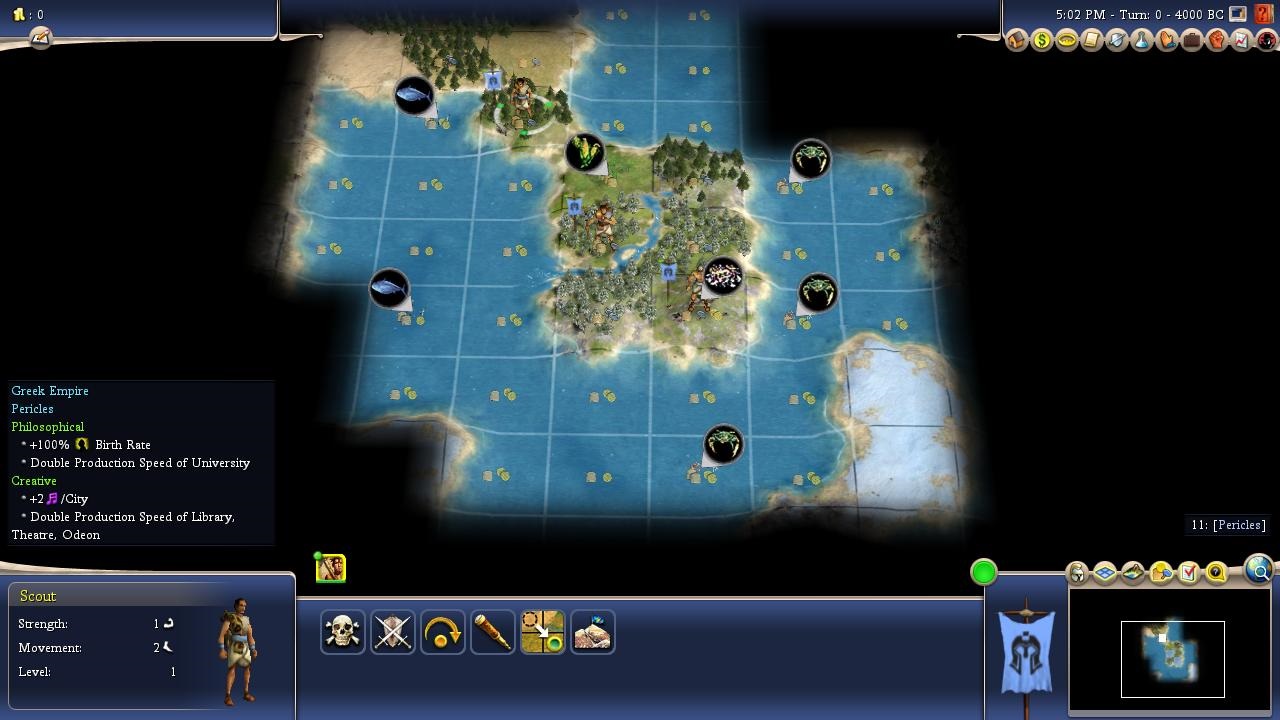
Task: Open the Domestic Advisor house icon
Action: [x=1017, y=41]
